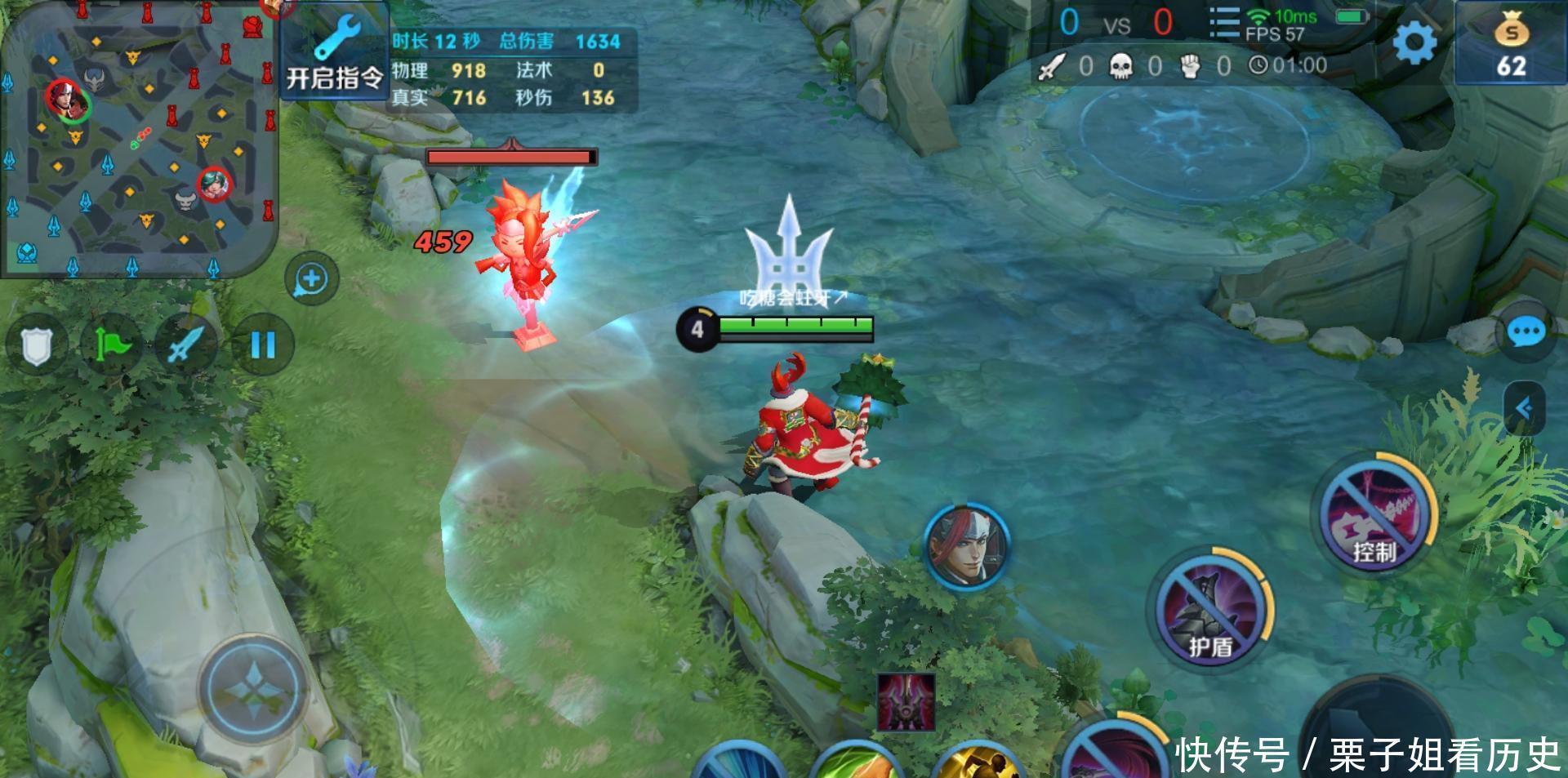This screenshot has width=1568, height=778.
Task: Send the green flag rally signal
Action: click(x=111, y=345)
